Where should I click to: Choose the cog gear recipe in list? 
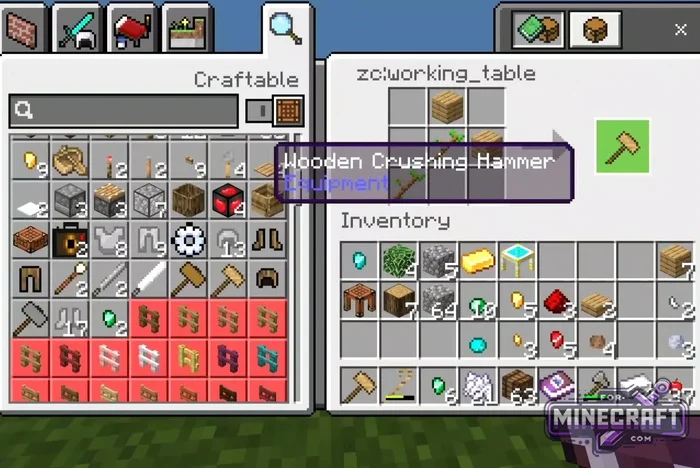pyautogui.click(x=186, y=240)
